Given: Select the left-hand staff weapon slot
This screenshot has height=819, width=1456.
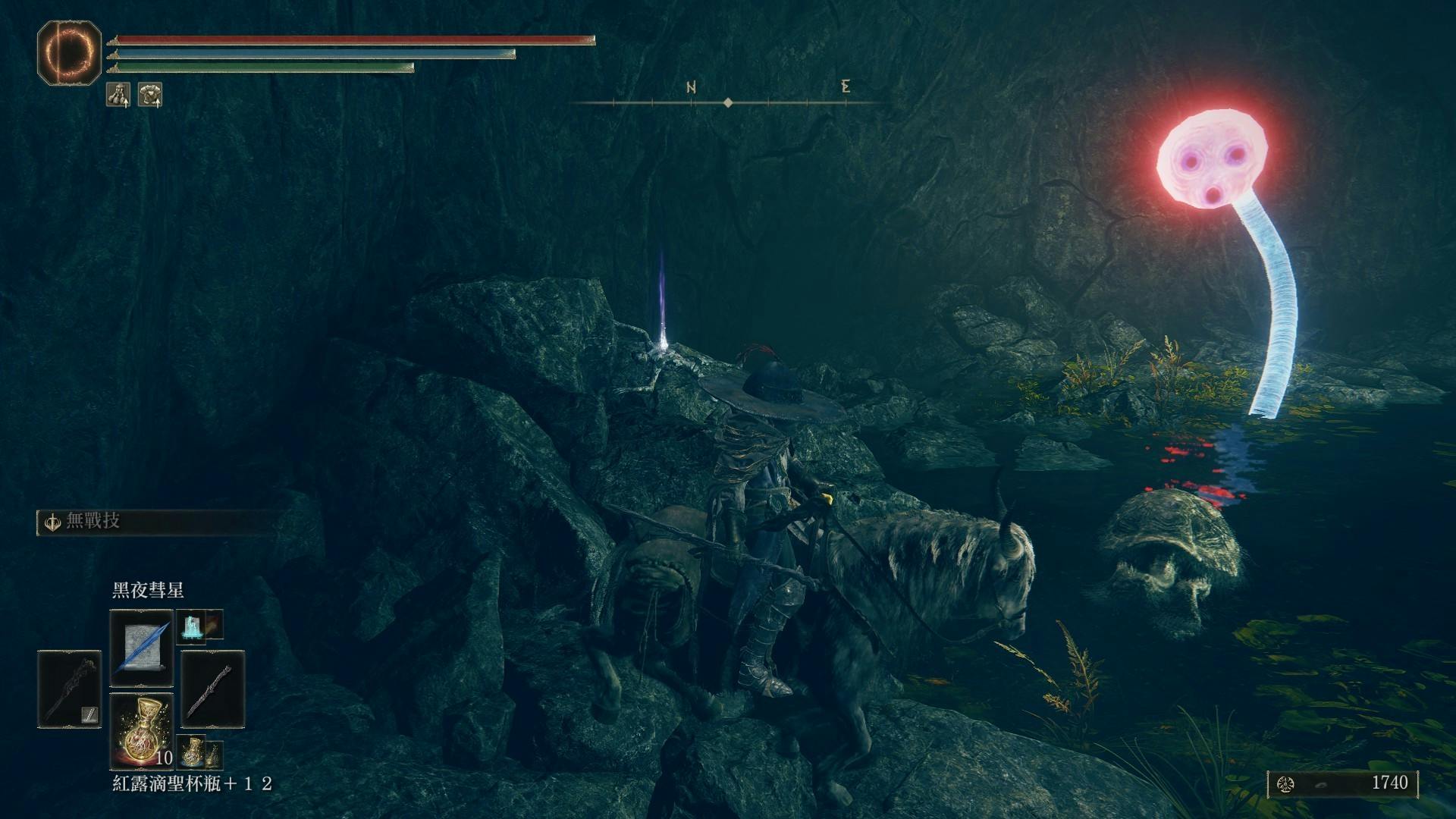Looking at the screenshot, I should (69, 689).
